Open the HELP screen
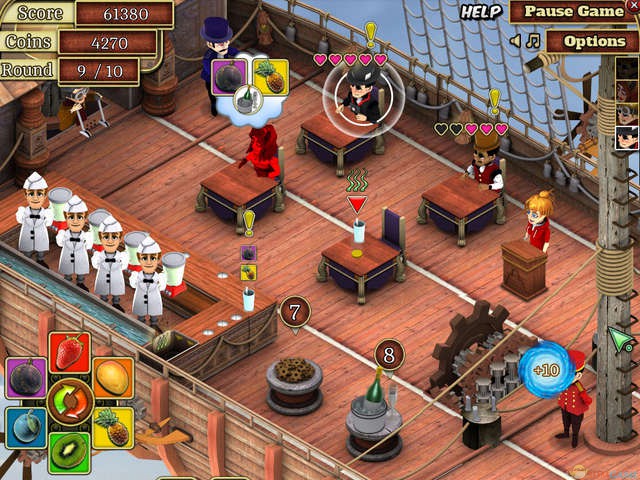The image size is (640, 480). (479, 12)
